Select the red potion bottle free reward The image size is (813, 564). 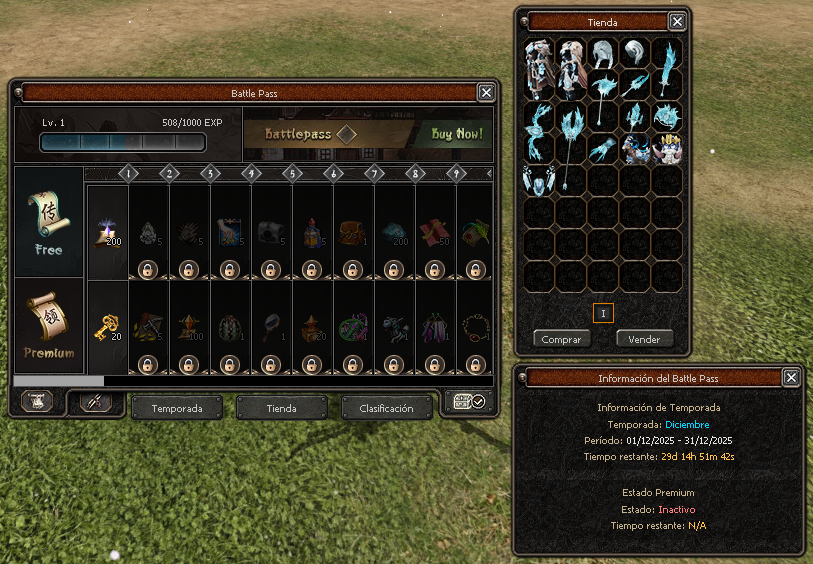311,233
